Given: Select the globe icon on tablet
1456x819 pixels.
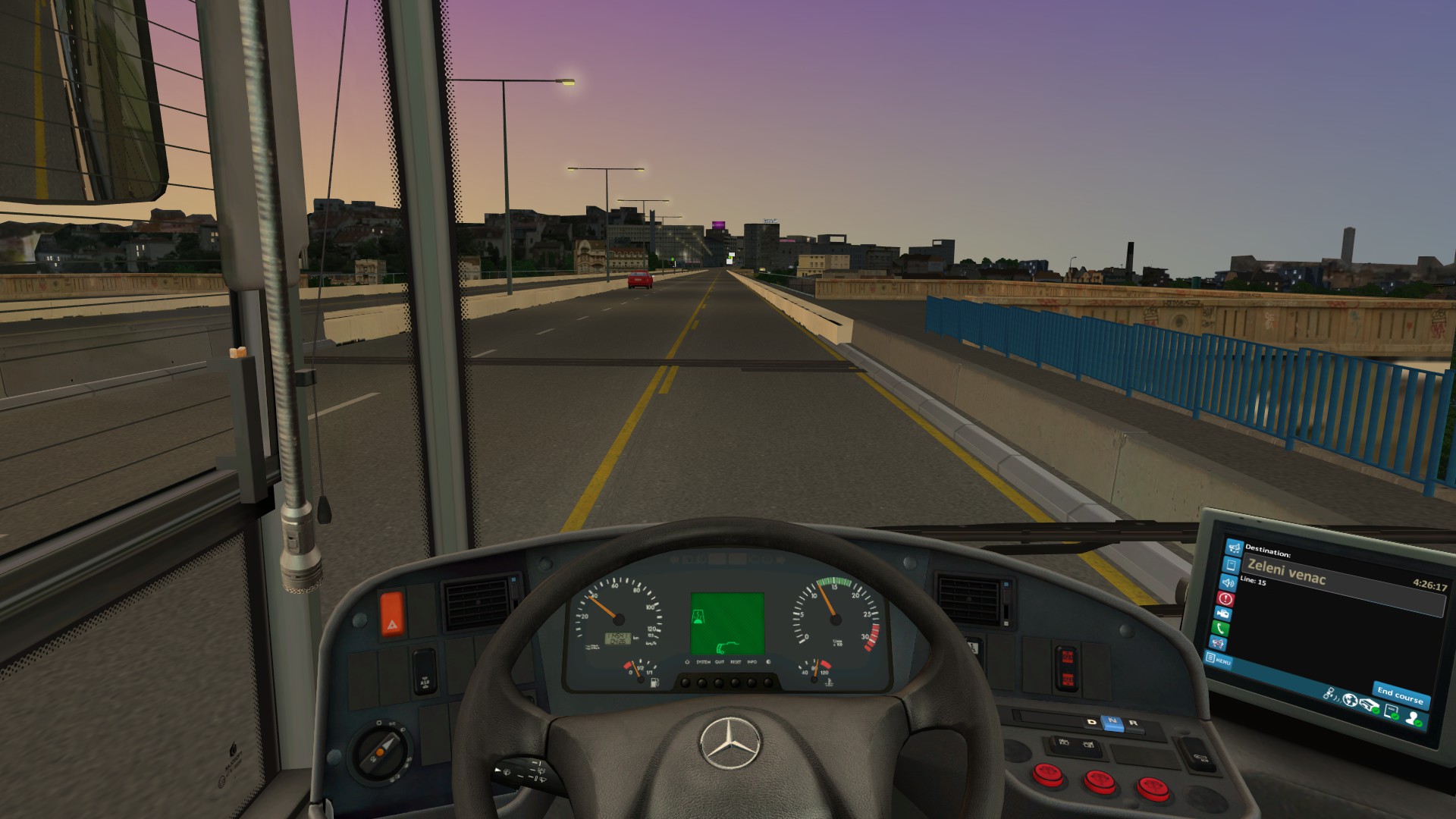Looking at the screenshot, I should (1350, 700).
